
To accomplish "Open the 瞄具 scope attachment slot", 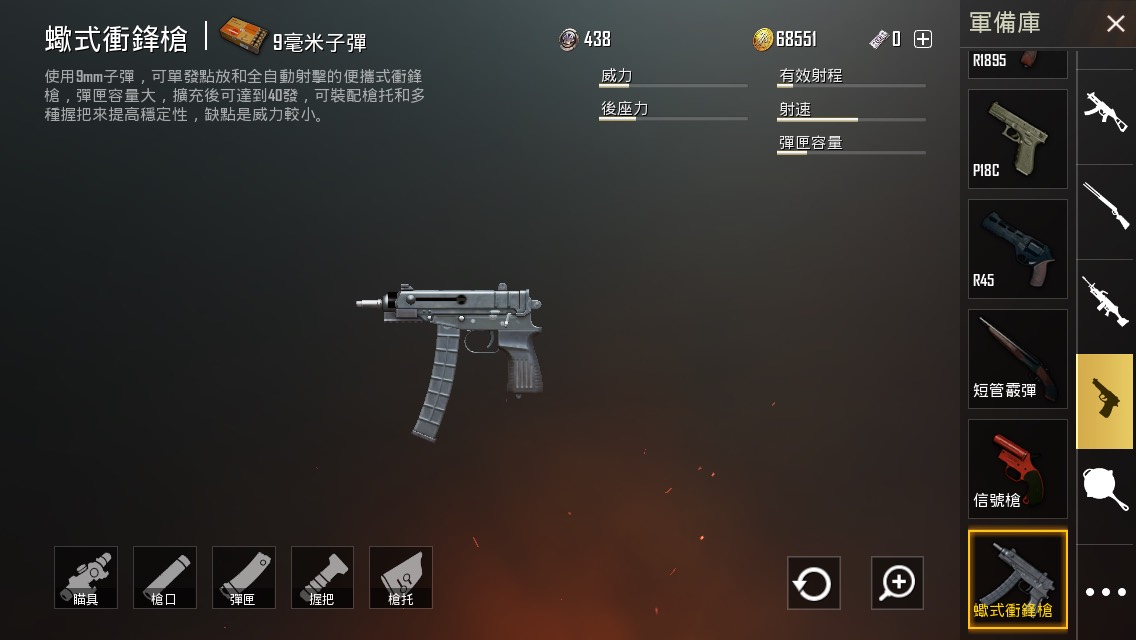I will (x=86, y=577).
